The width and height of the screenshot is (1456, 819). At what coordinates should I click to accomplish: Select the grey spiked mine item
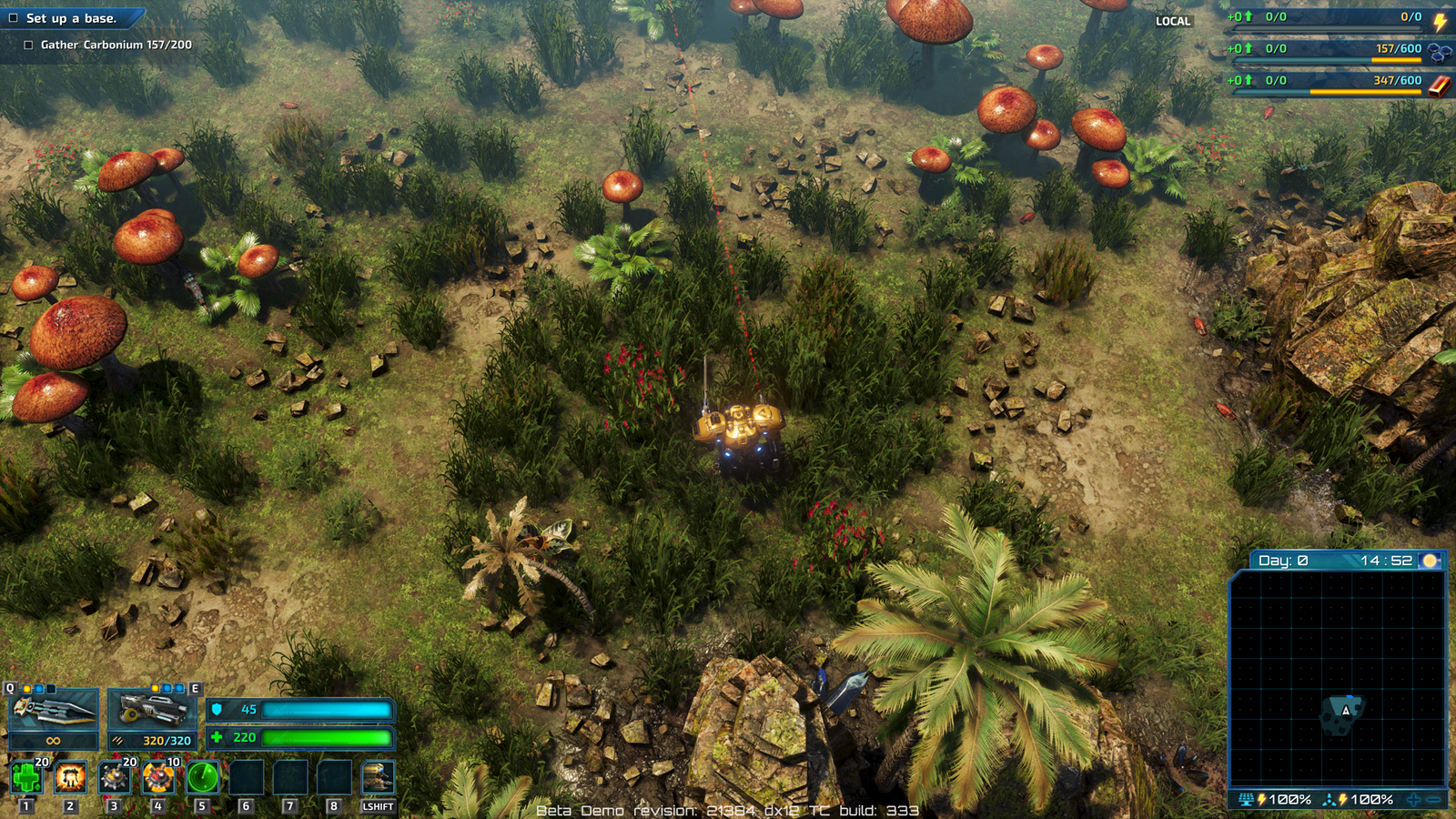point(114,777)
